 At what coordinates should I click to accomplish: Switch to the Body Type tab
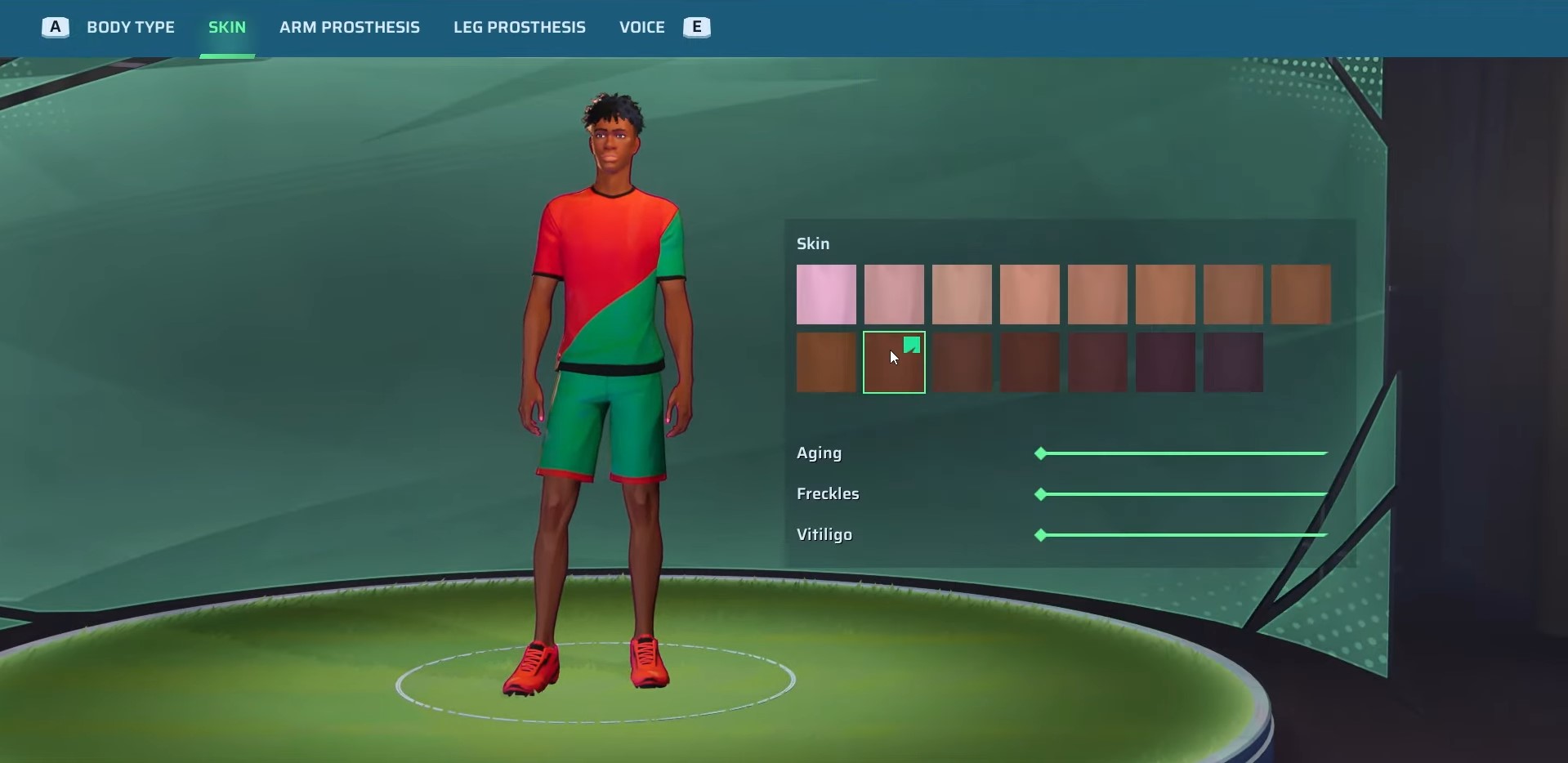click(131, 28)
